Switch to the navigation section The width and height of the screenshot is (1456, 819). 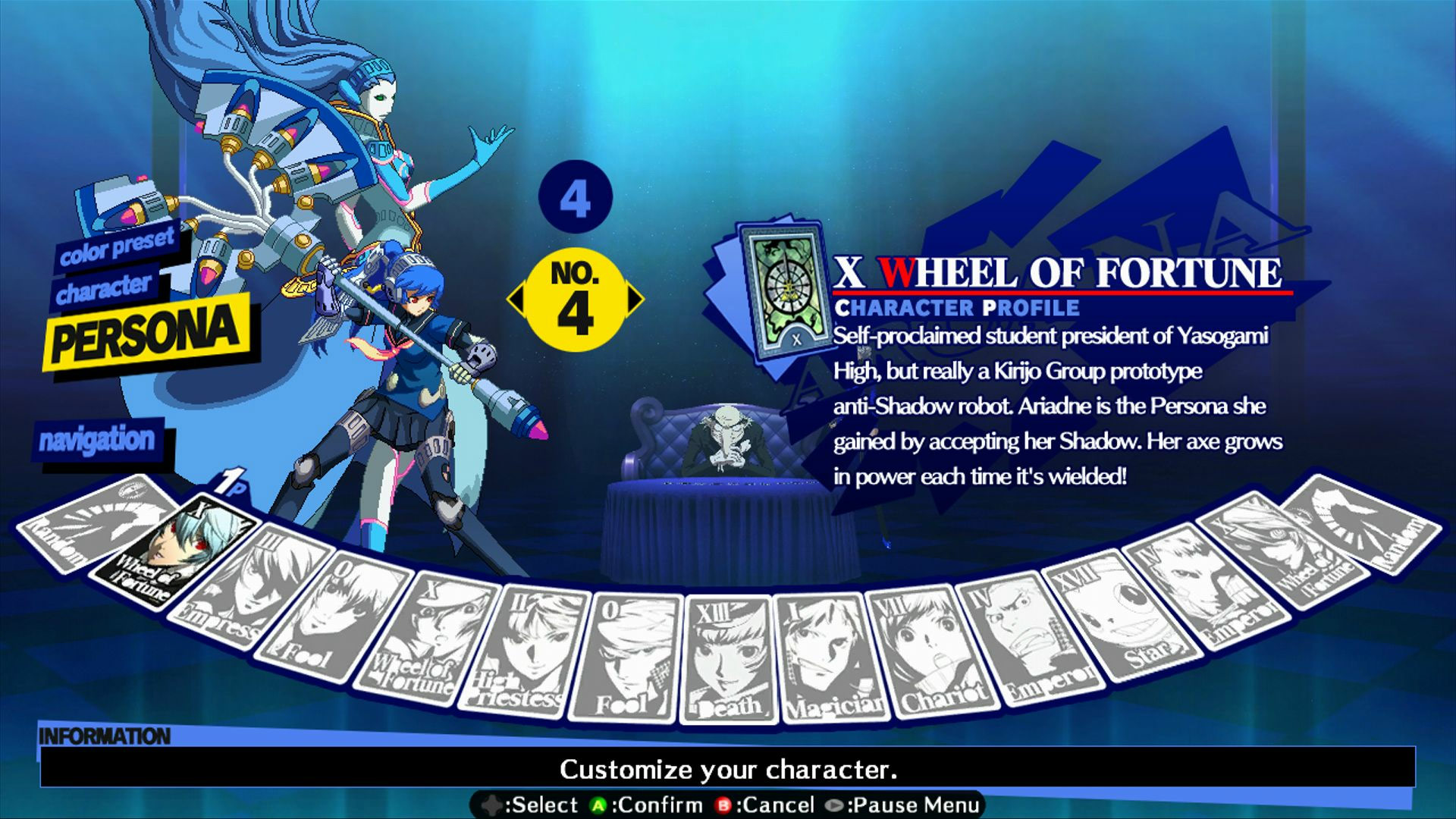(x=97, y=439)
